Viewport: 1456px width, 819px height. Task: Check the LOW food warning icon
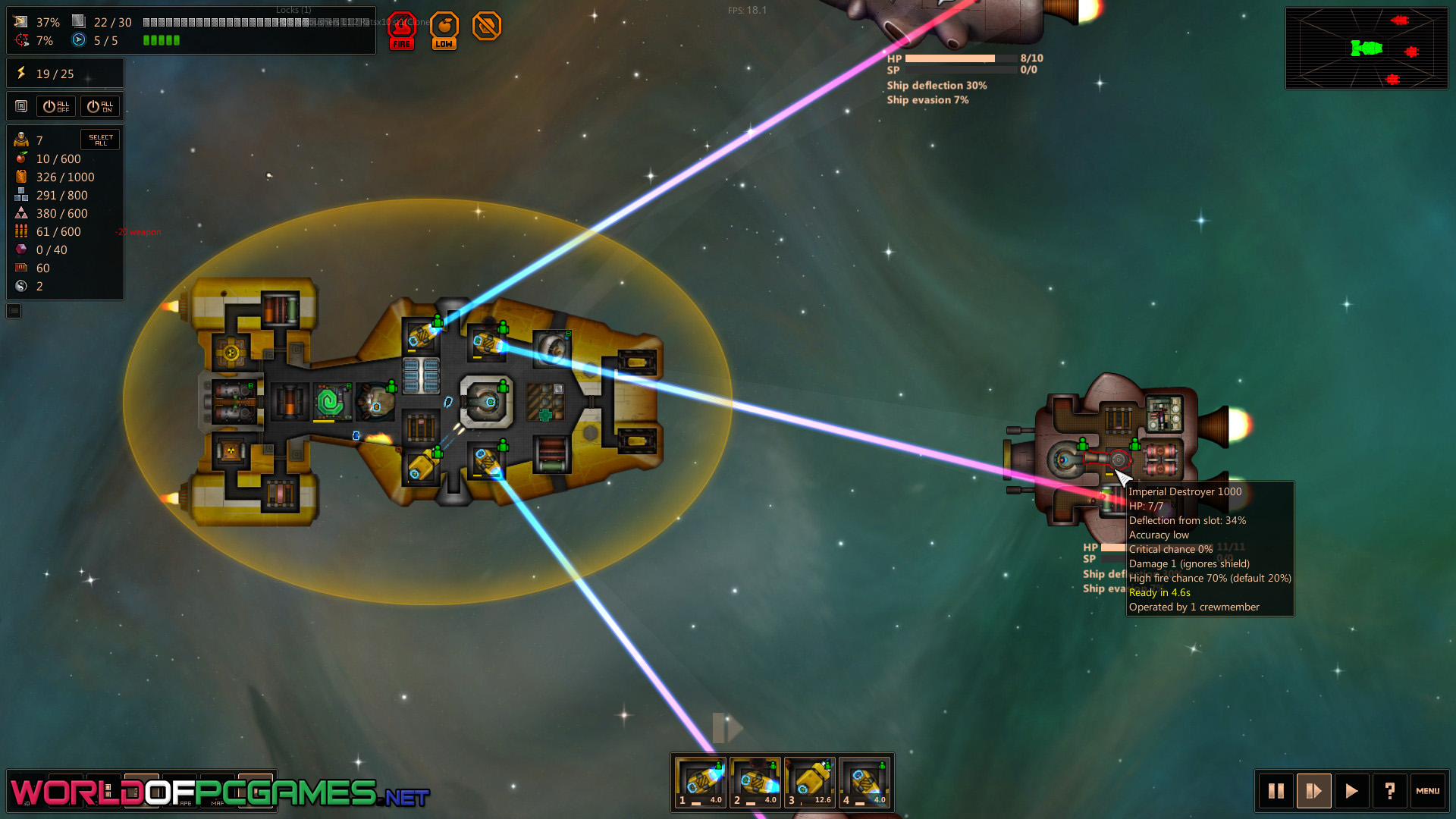[x=444, y=30]
